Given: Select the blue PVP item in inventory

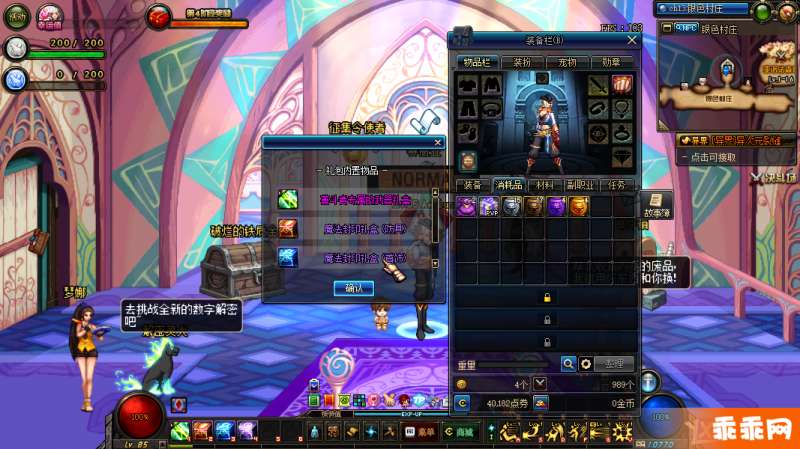Looking at the screenshot, I should (489, 207).
